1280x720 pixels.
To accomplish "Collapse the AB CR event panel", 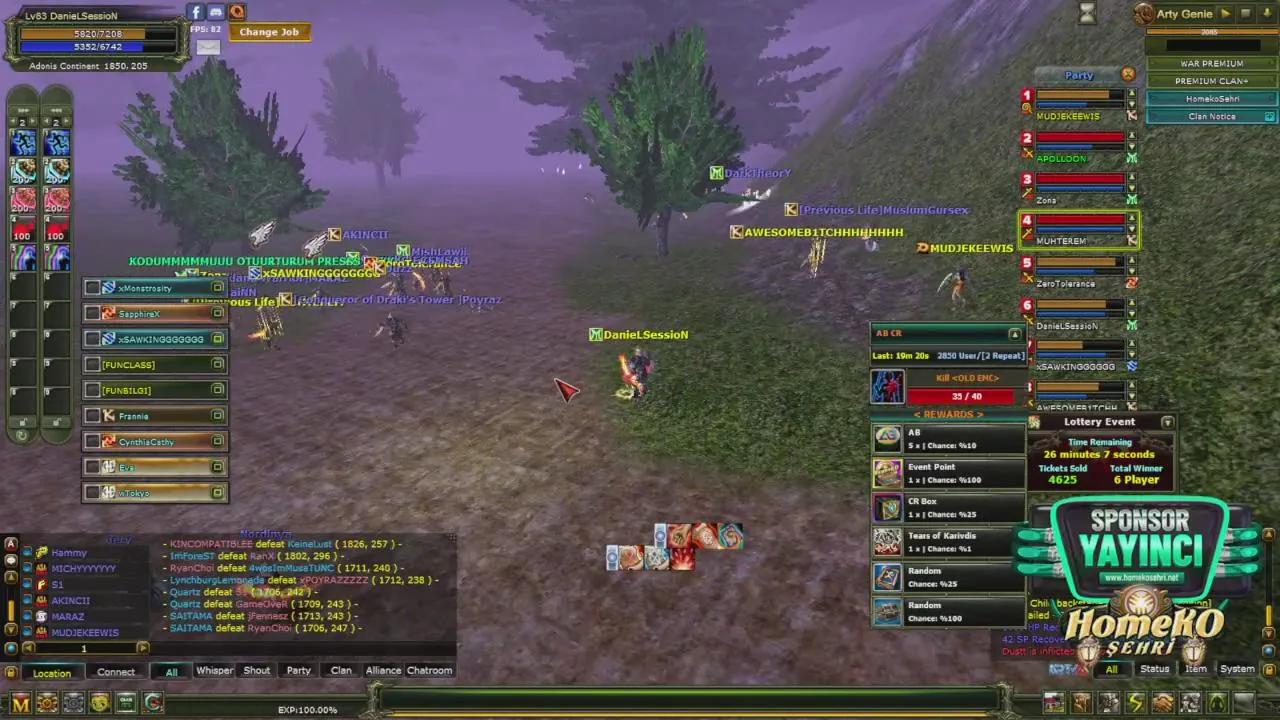I will pos(1014,333).
